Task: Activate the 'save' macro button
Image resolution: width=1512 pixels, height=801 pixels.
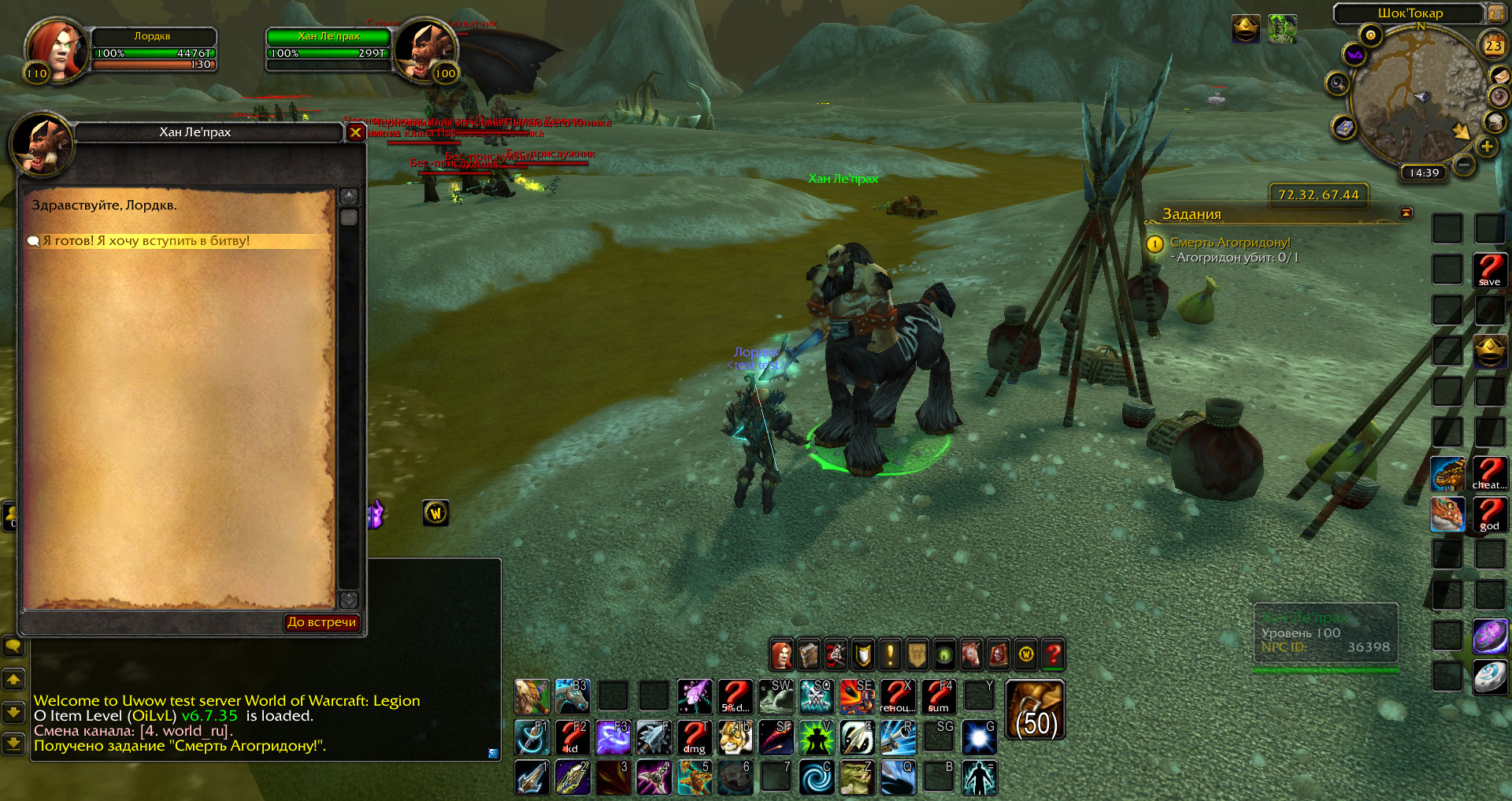Action: (x=1489, y=269)
